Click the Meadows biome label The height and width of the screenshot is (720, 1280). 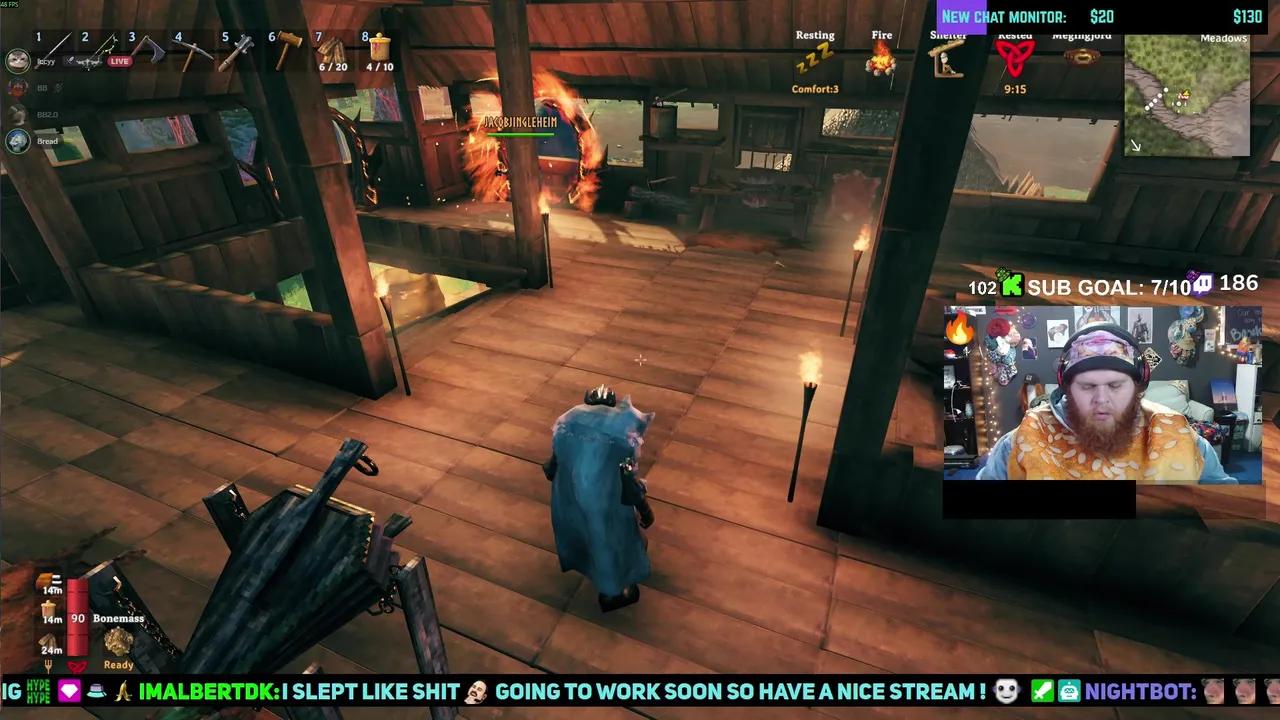(1222, 38)
